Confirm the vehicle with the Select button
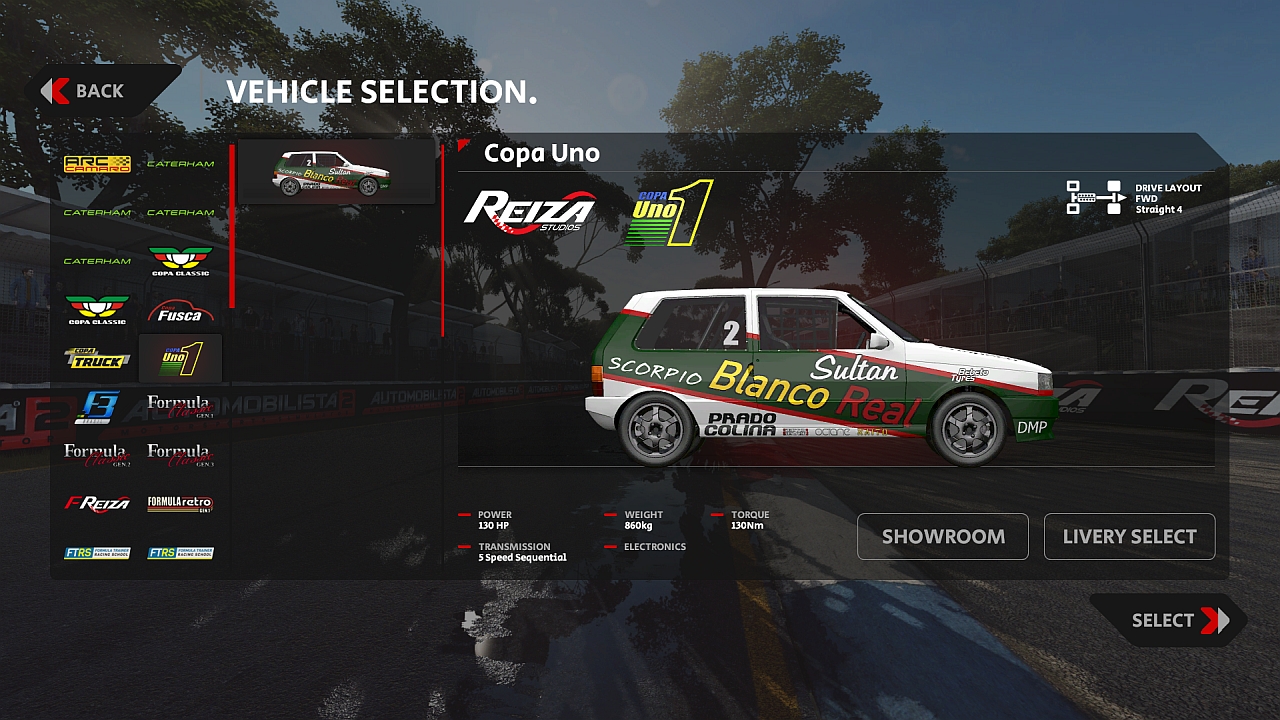The image size is (1280, 720). tap(1172, 621)
